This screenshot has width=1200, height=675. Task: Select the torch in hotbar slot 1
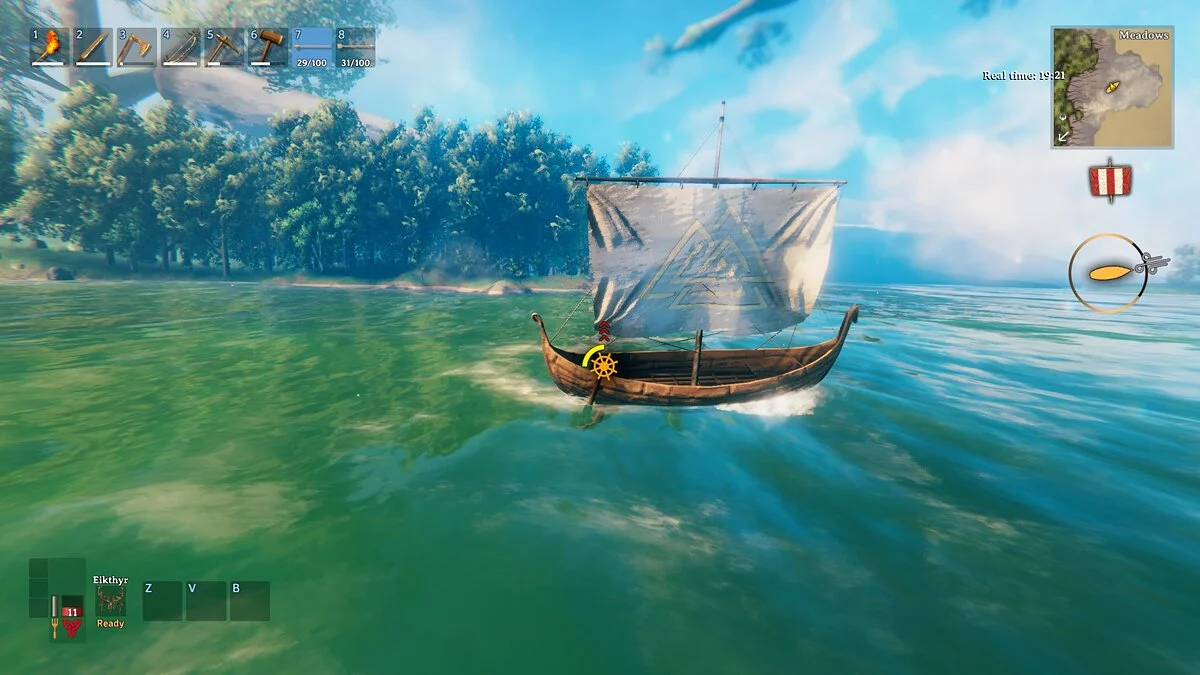(50, 47)
